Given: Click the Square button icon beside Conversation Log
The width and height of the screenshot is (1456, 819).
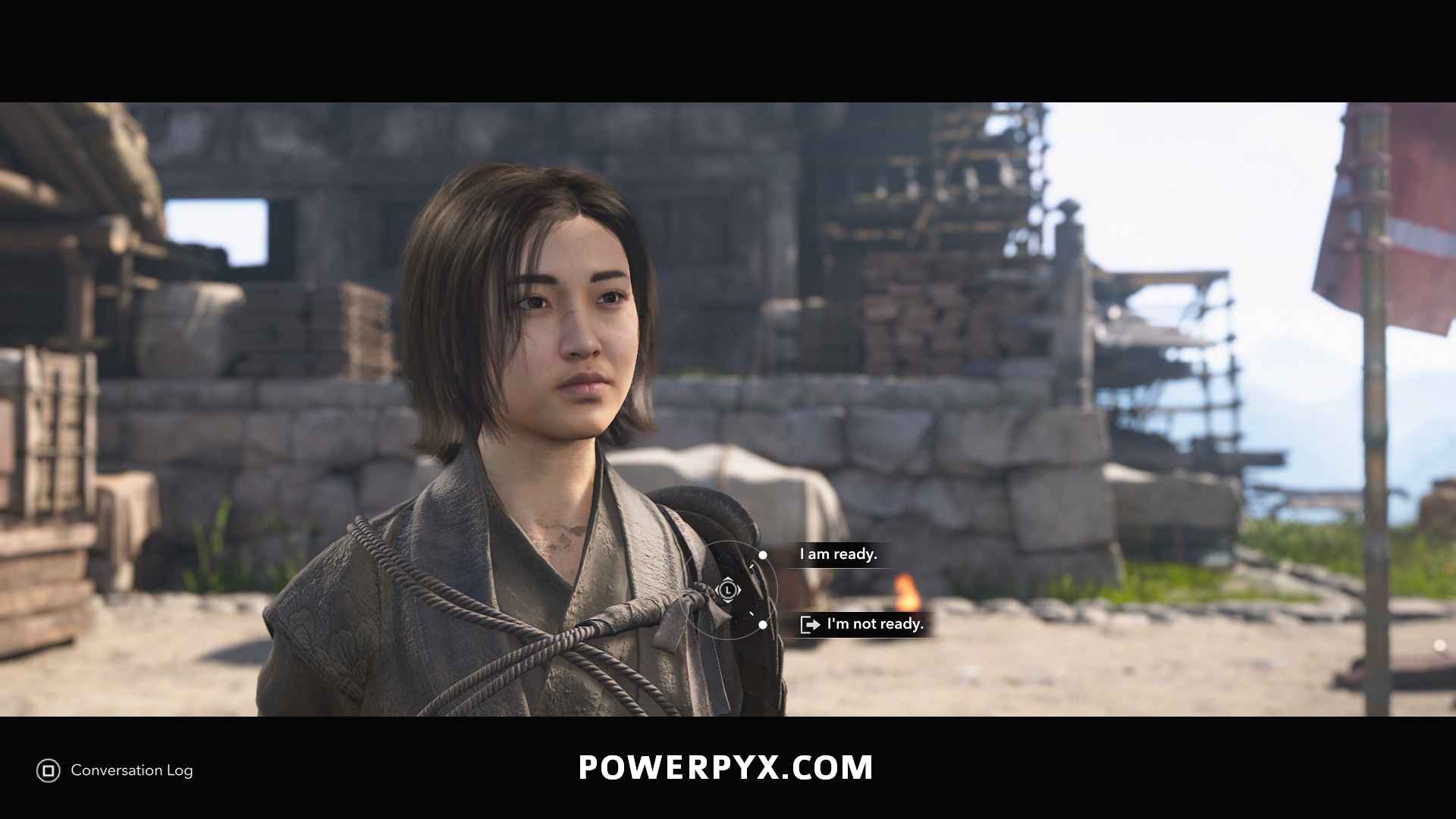Looking at the screenshot, I should click(47, 770).
